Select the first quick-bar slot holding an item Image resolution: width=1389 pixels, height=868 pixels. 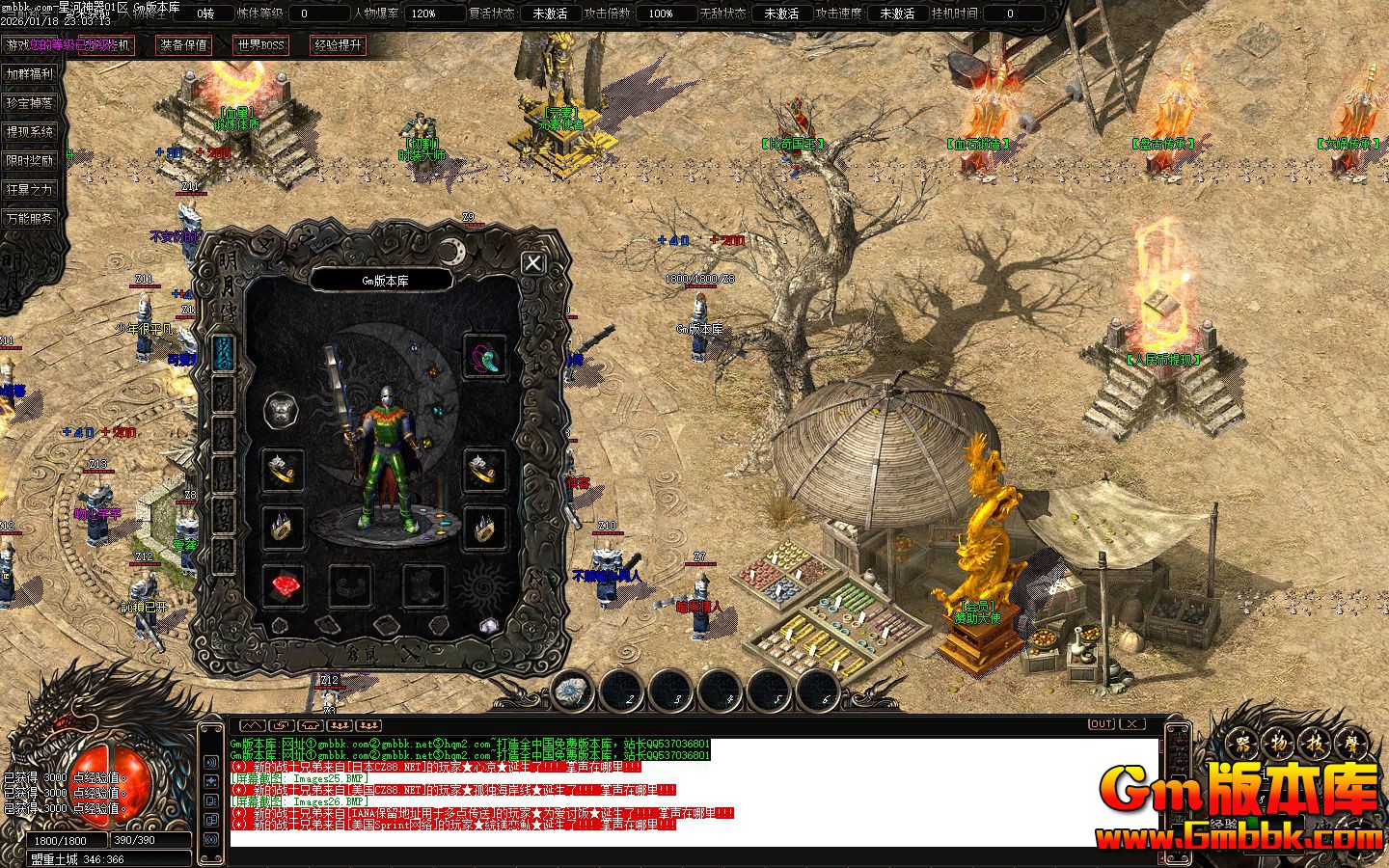[x=575, y=692]
